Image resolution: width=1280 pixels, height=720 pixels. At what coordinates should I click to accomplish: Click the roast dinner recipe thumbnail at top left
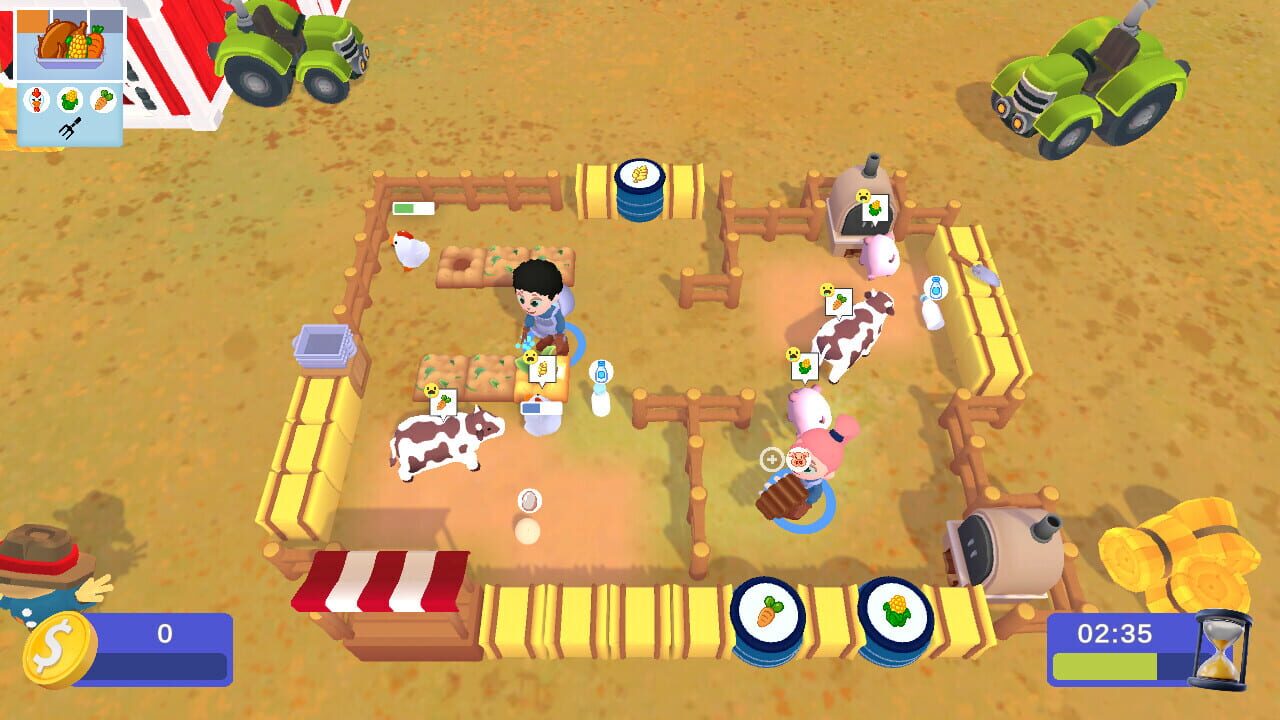coord(69,42)
